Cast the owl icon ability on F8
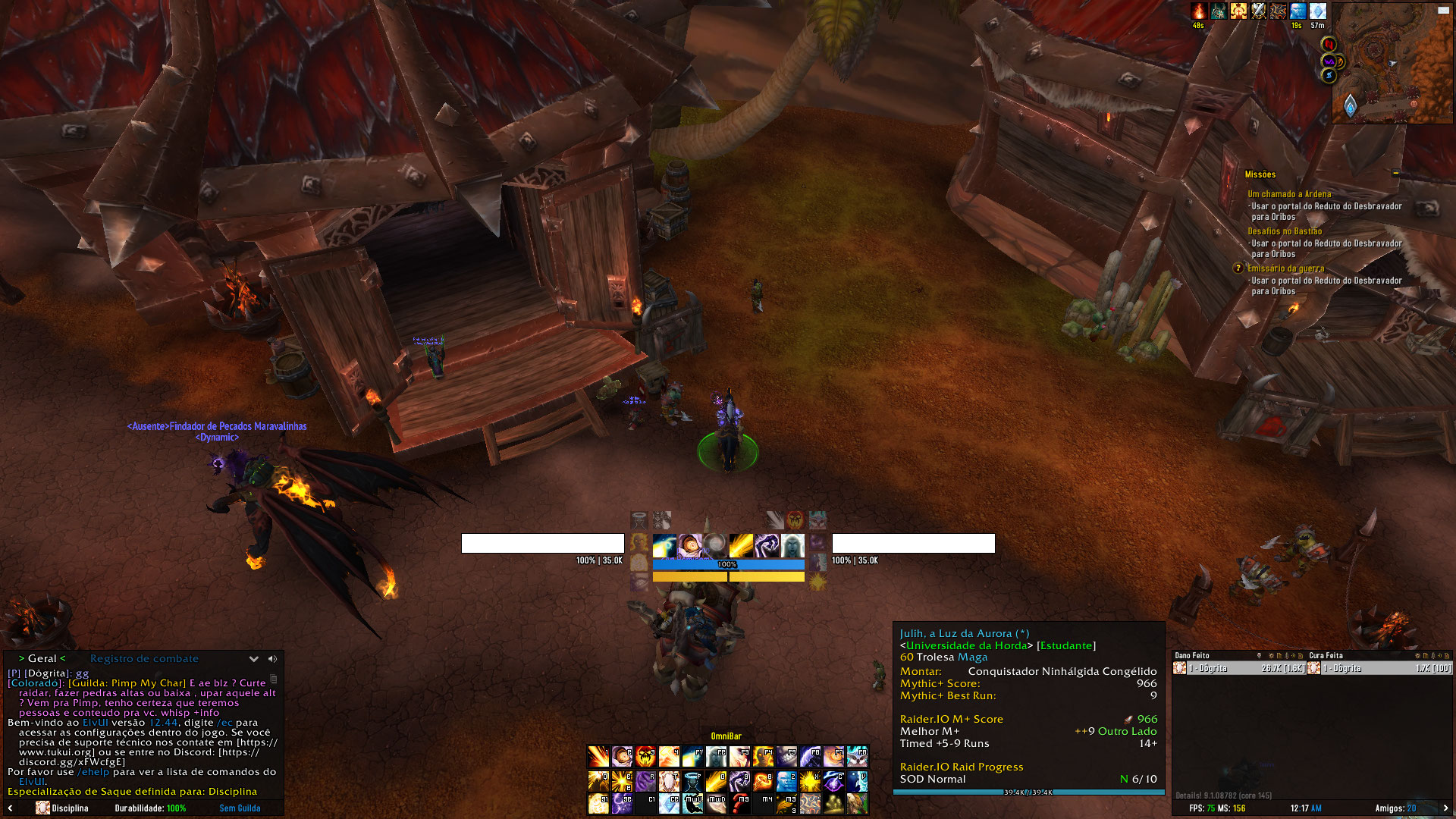The width and height of the screenshot is (1456, 819). pyautogui.click(x=857, y=757)
